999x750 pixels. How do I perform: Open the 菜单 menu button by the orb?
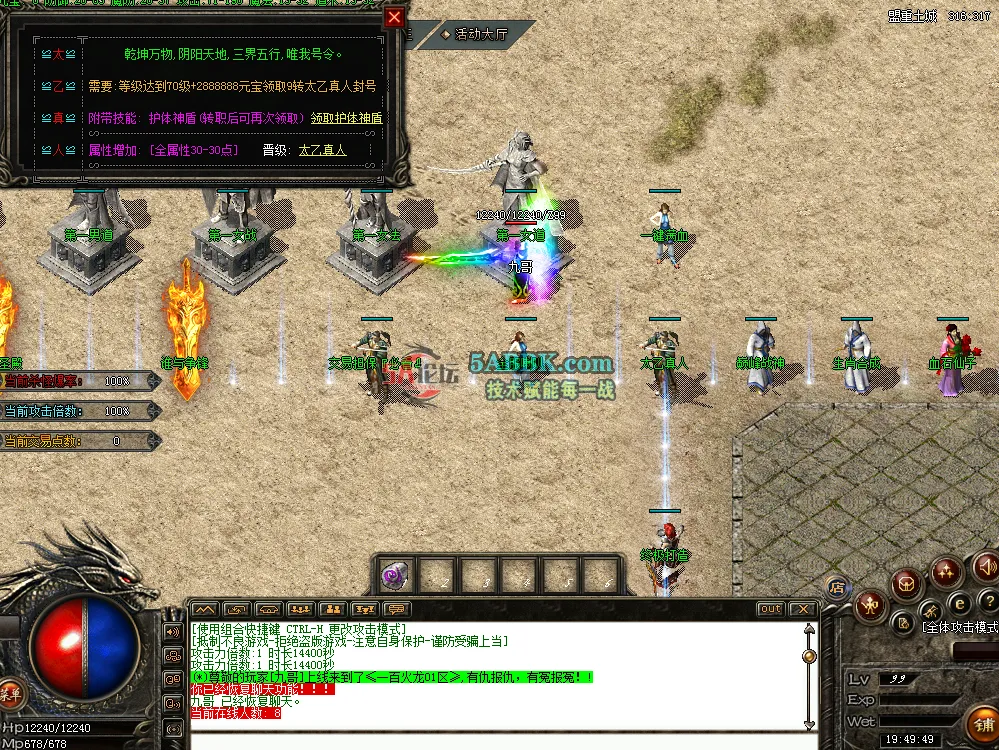click(x=11, y=691)
